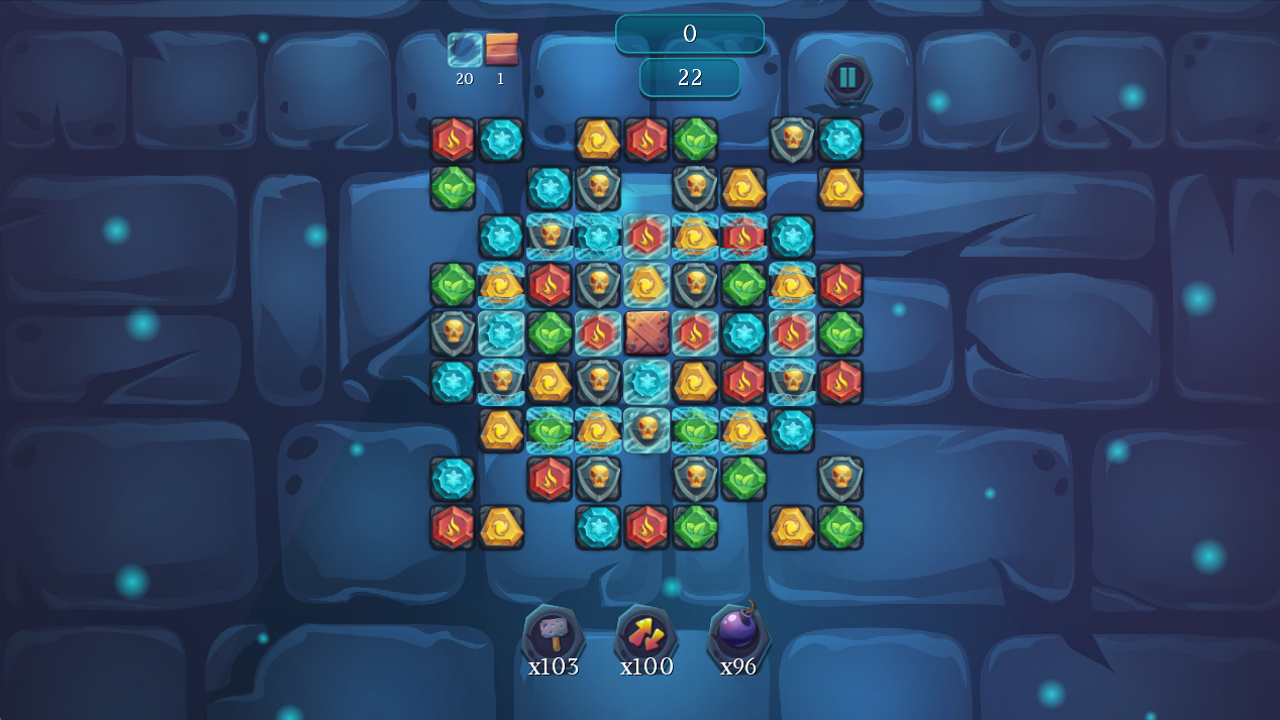
Task: Use the bomb booster
Action: pos(740,634)
